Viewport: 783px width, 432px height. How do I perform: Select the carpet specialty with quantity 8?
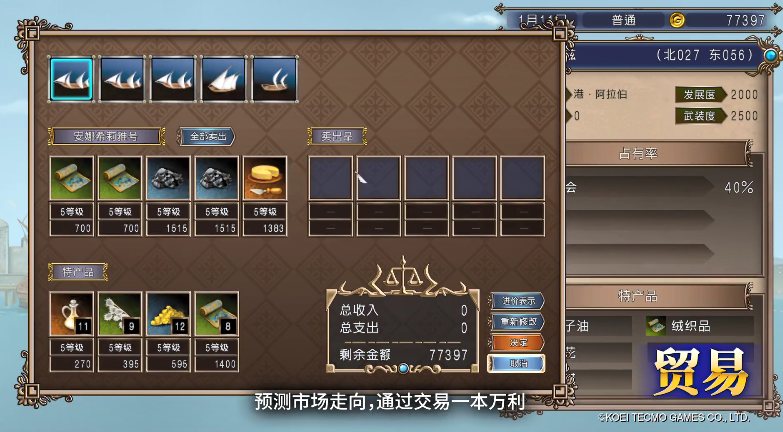tap(216, 313)
